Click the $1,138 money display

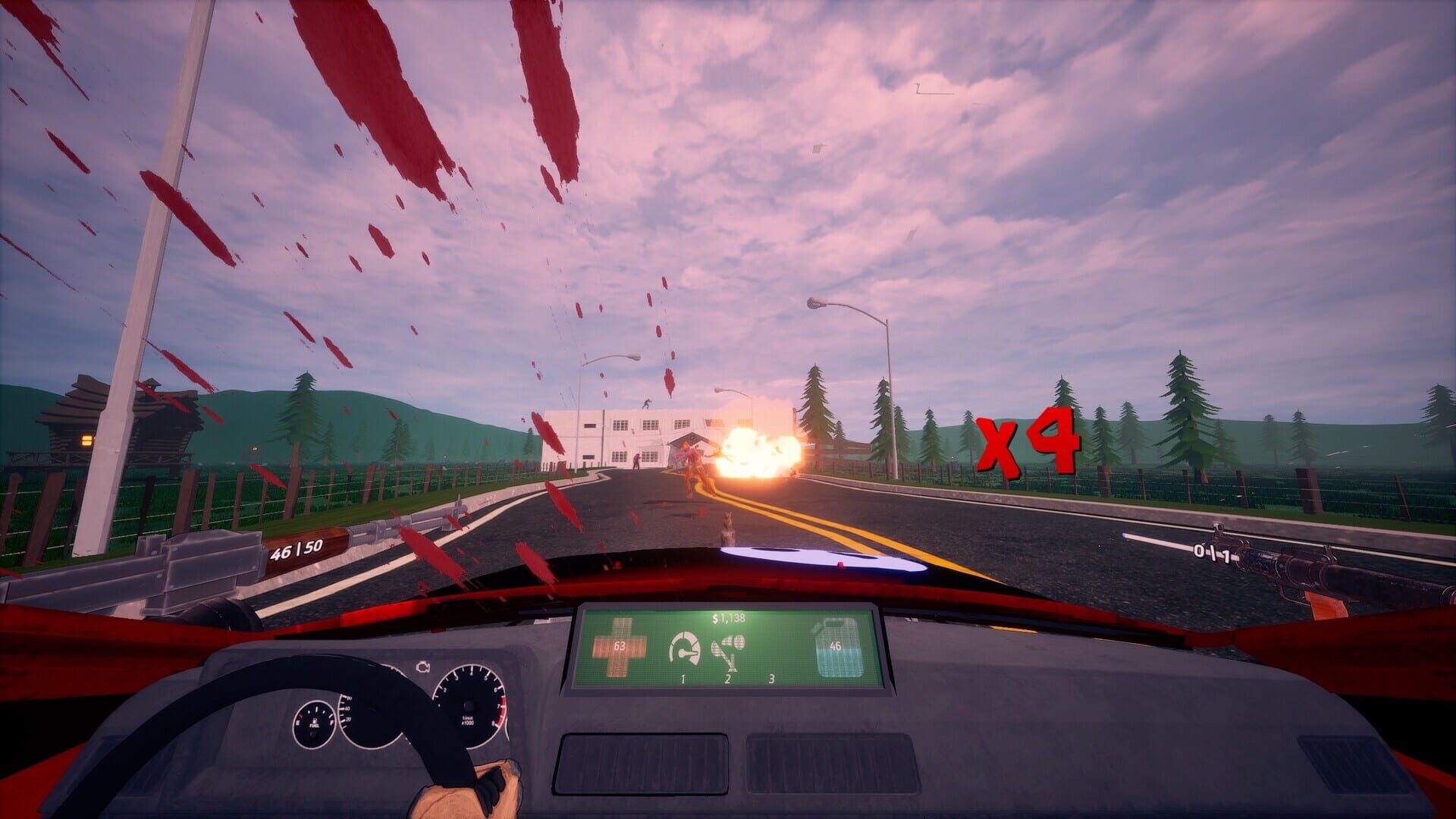pos(728,618)
